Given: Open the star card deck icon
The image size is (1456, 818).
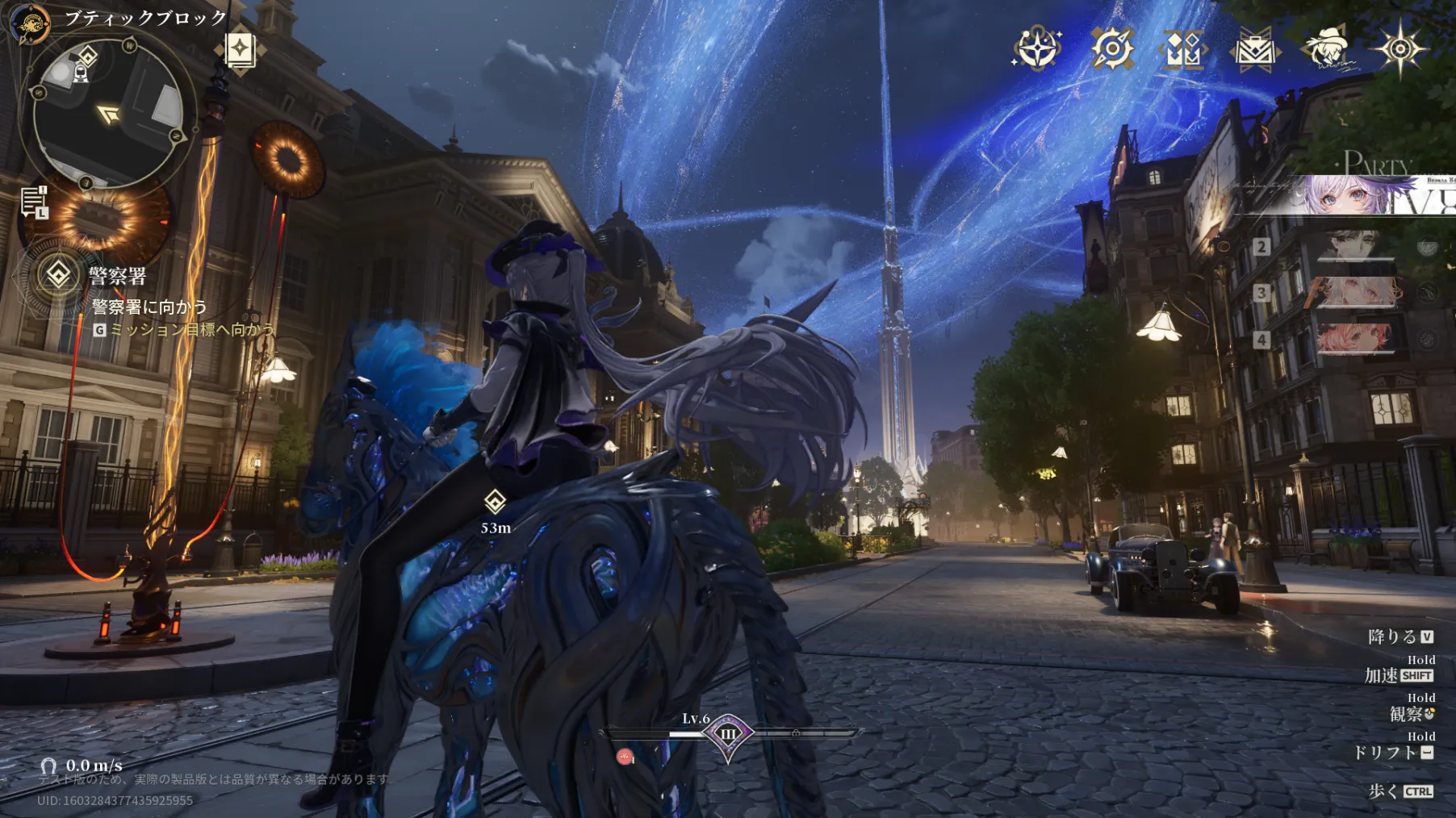Looking at the screenshot, I should (x=240, y=50).
